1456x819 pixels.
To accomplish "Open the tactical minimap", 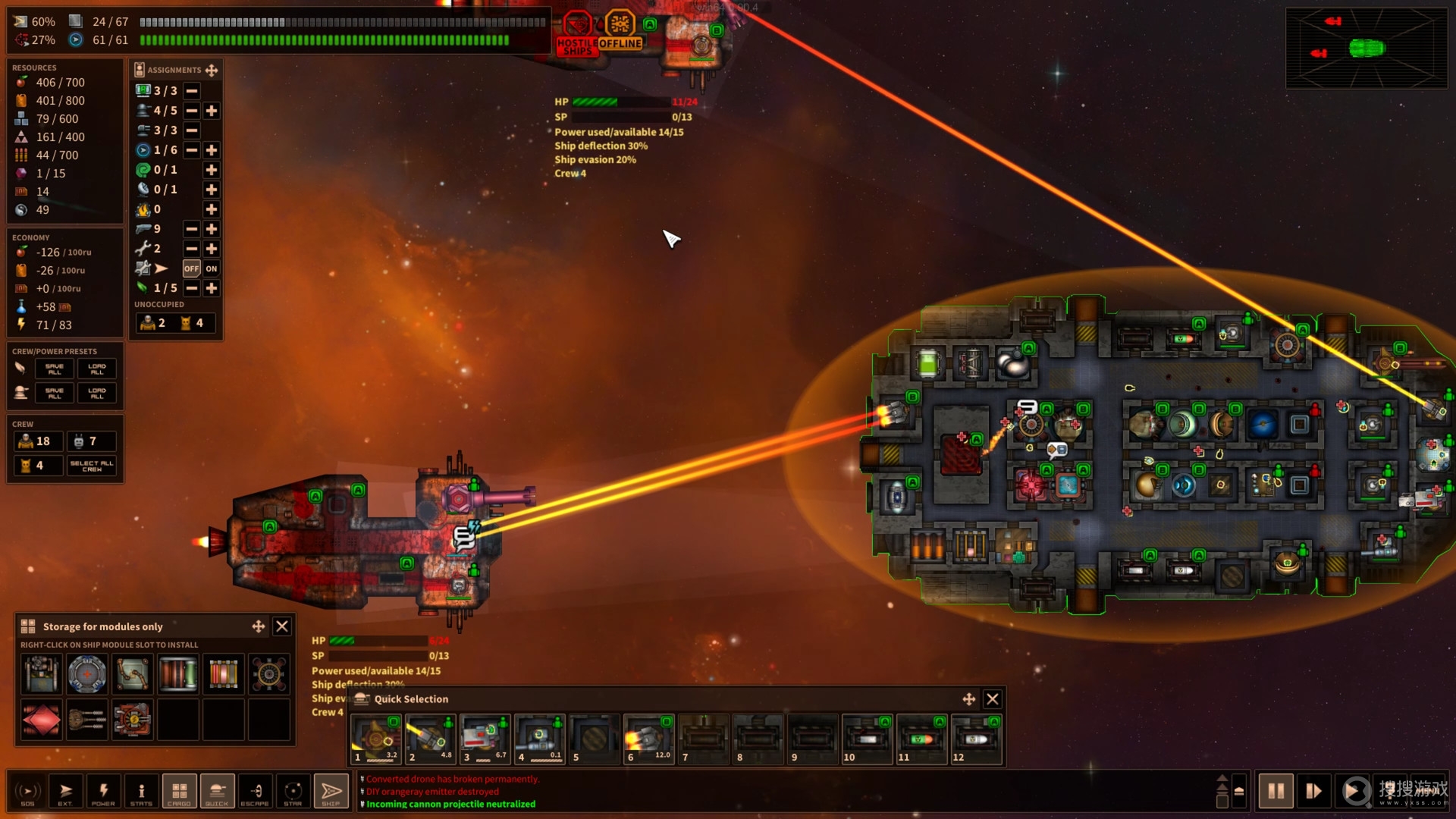I will click(1366, 49).
